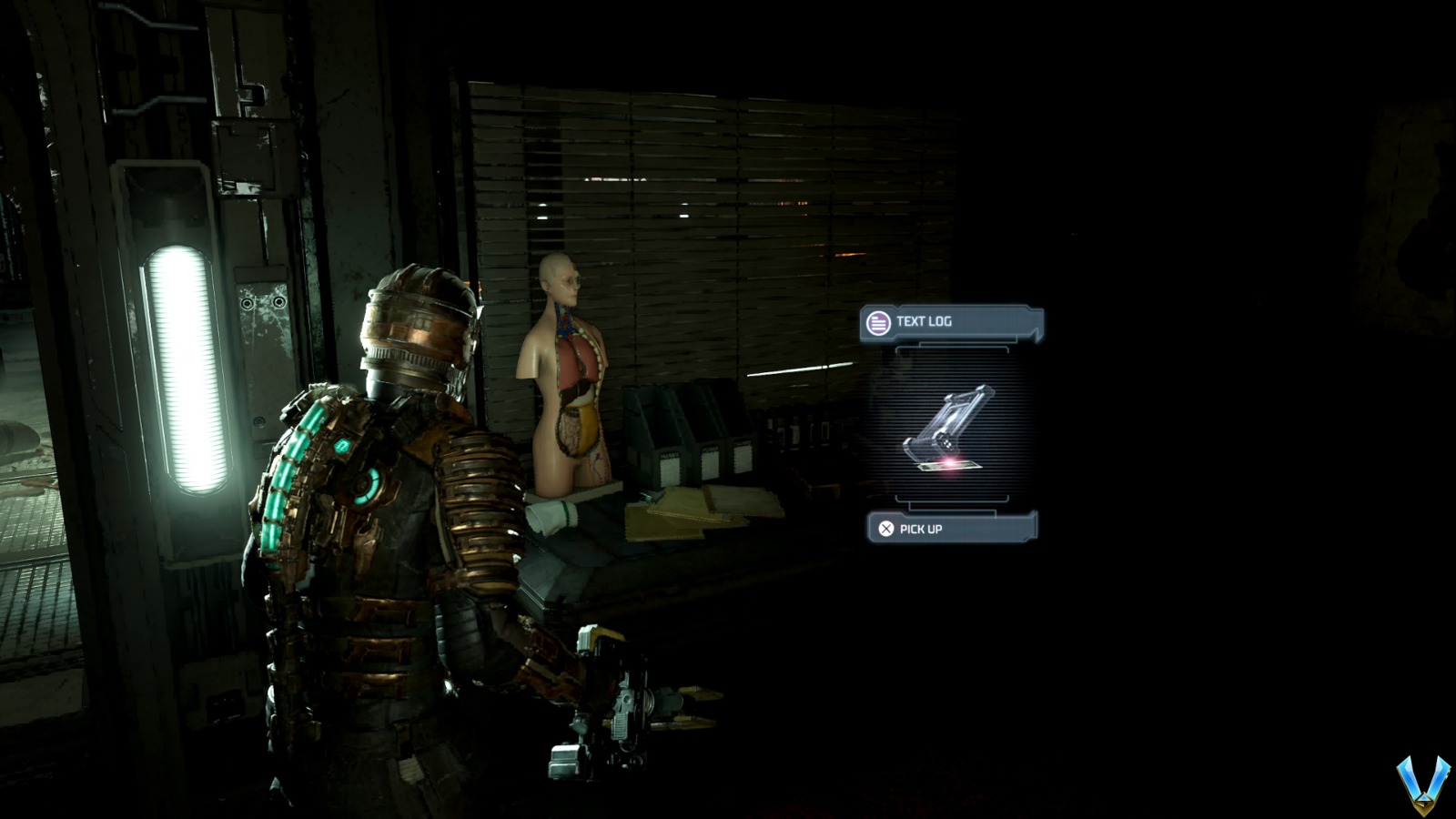Select the glowing pink indicator on the log device
The width and height of the screenshot is (1456, 819).
tap(948, 463)
